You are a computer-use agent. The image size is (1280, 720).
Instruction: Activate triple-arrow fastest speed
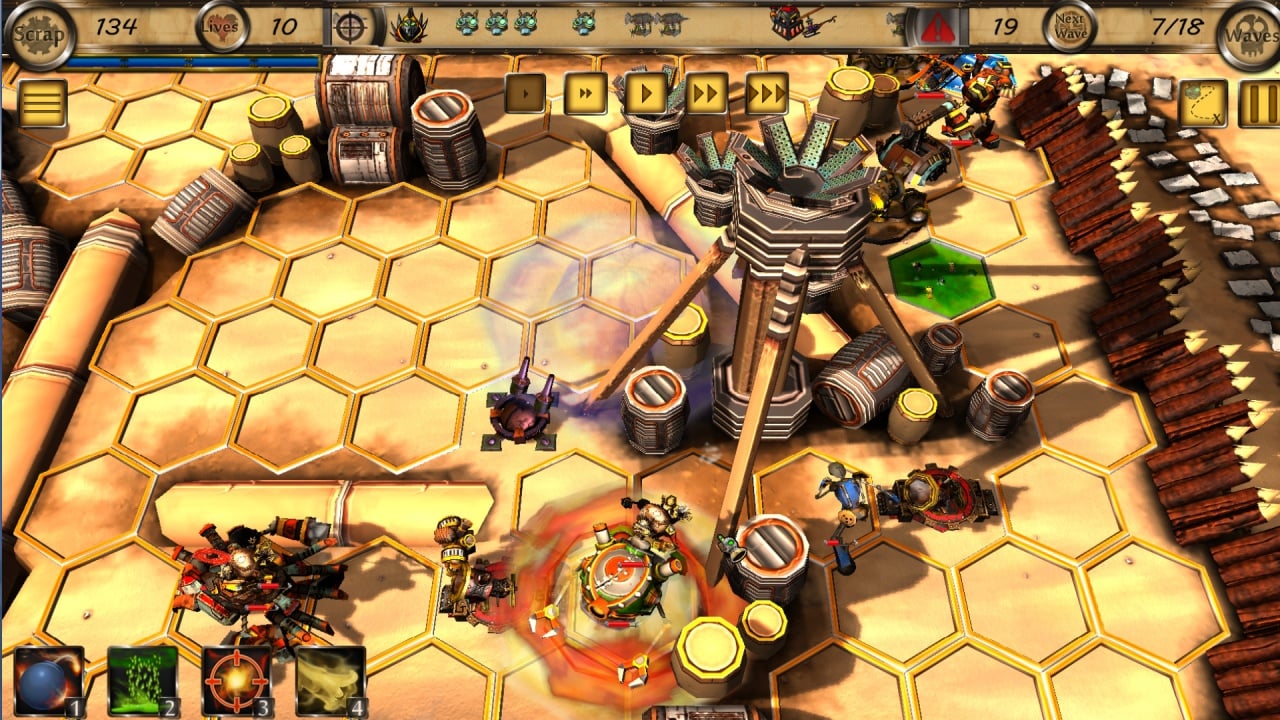[767, 94]
